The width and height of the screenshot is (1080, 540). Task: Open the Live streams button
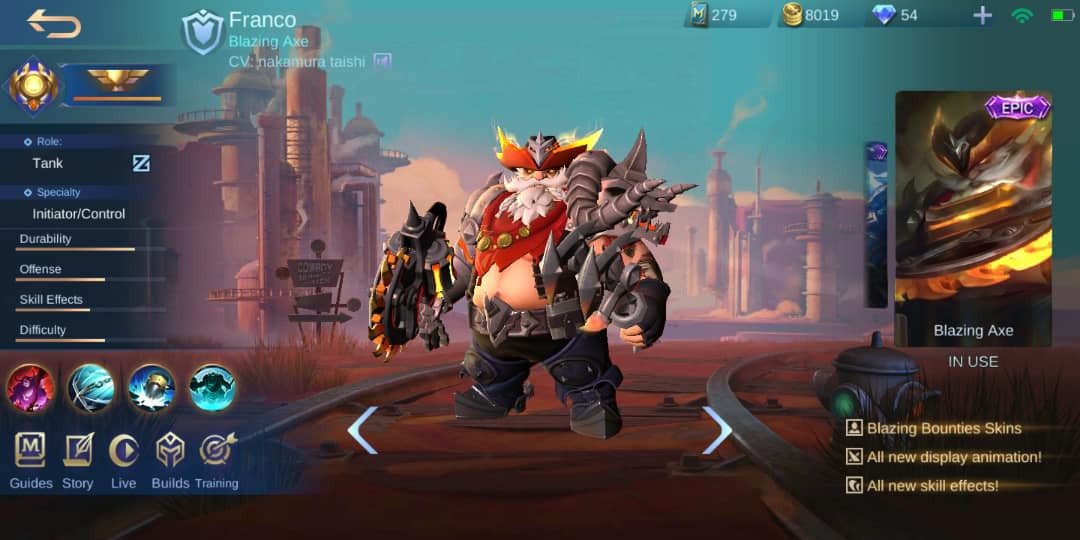point(123,461)
